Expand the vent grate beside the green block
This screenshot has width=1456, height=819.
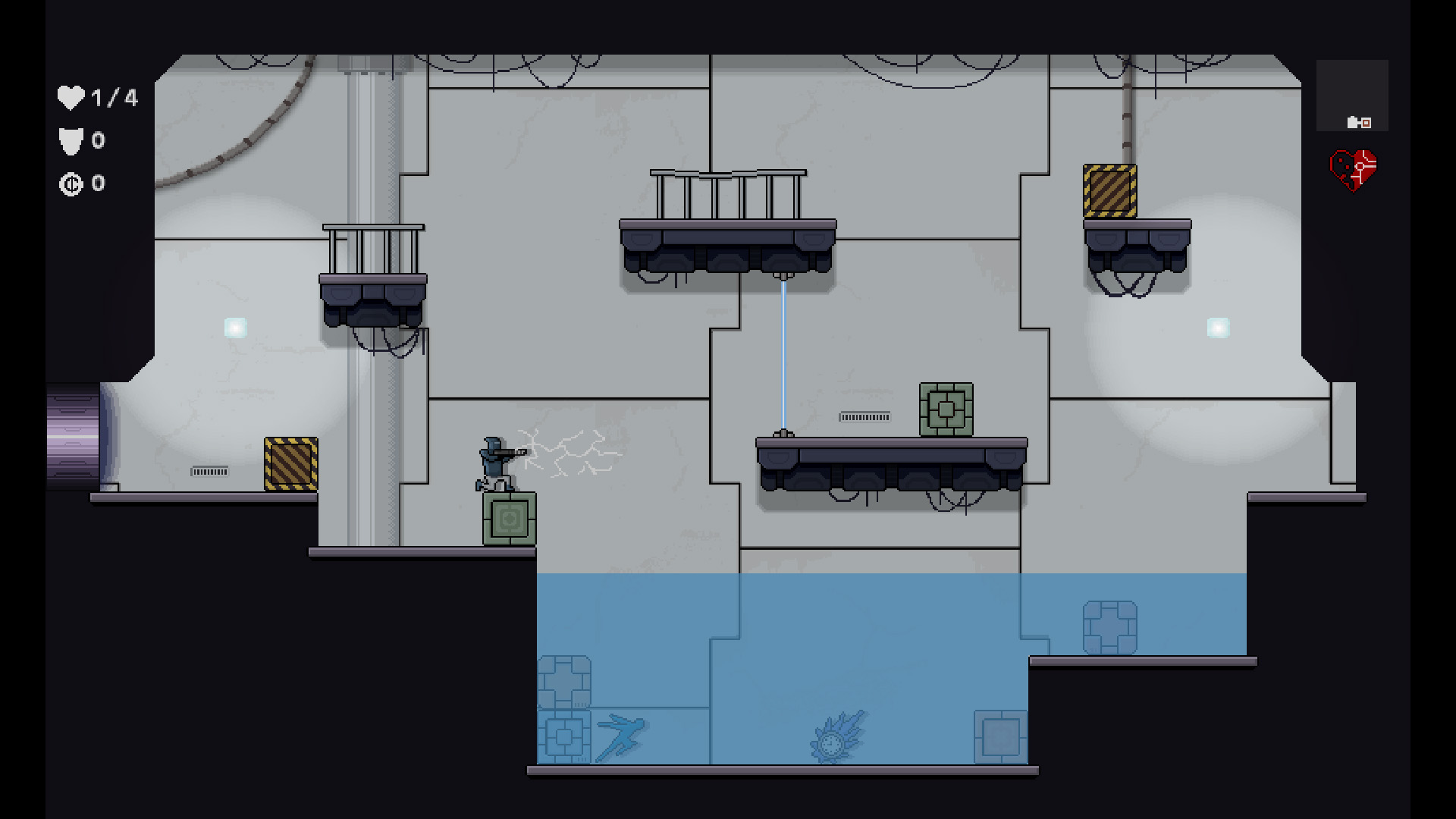pos(864,416)
